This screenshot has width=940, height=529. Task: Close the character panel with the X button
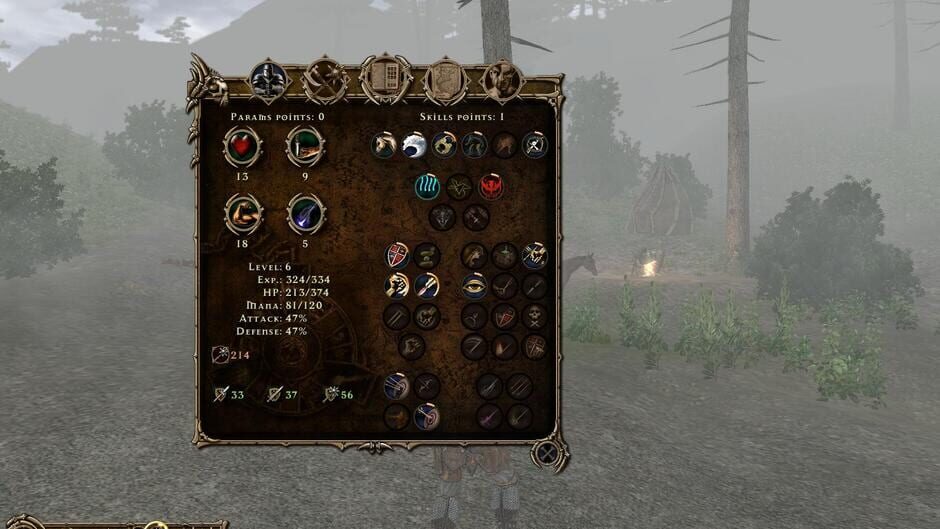click(x=548, y=454)
